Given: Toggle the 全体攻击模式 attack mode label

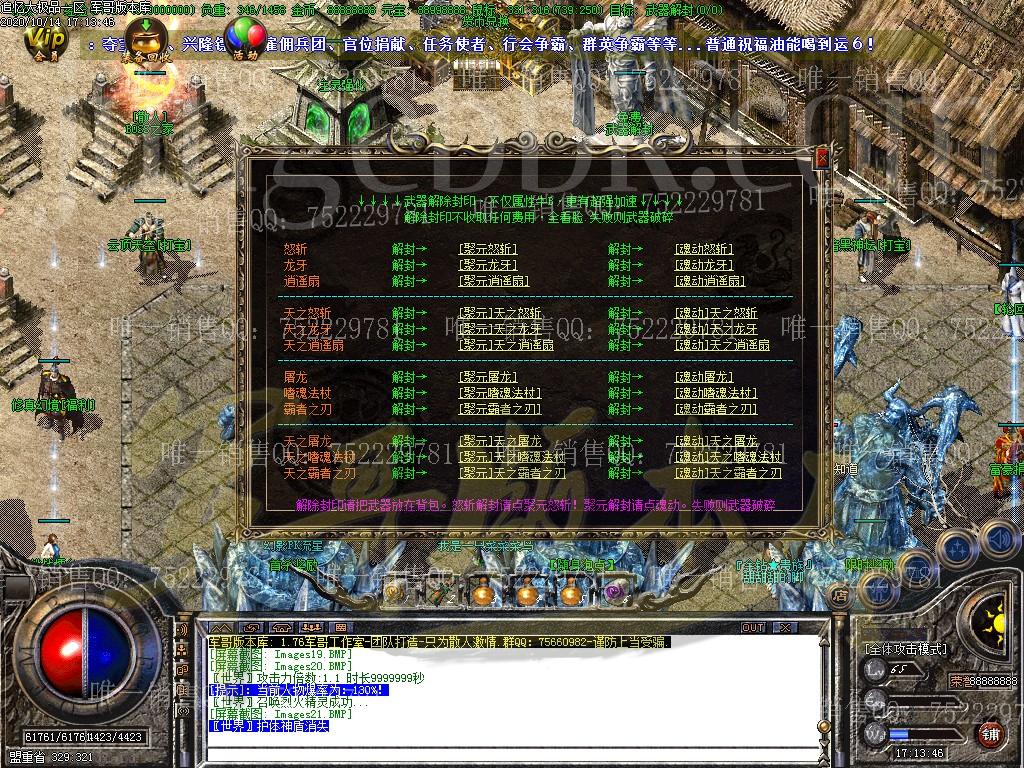Looking at the screenshot, I should [907, 649].
